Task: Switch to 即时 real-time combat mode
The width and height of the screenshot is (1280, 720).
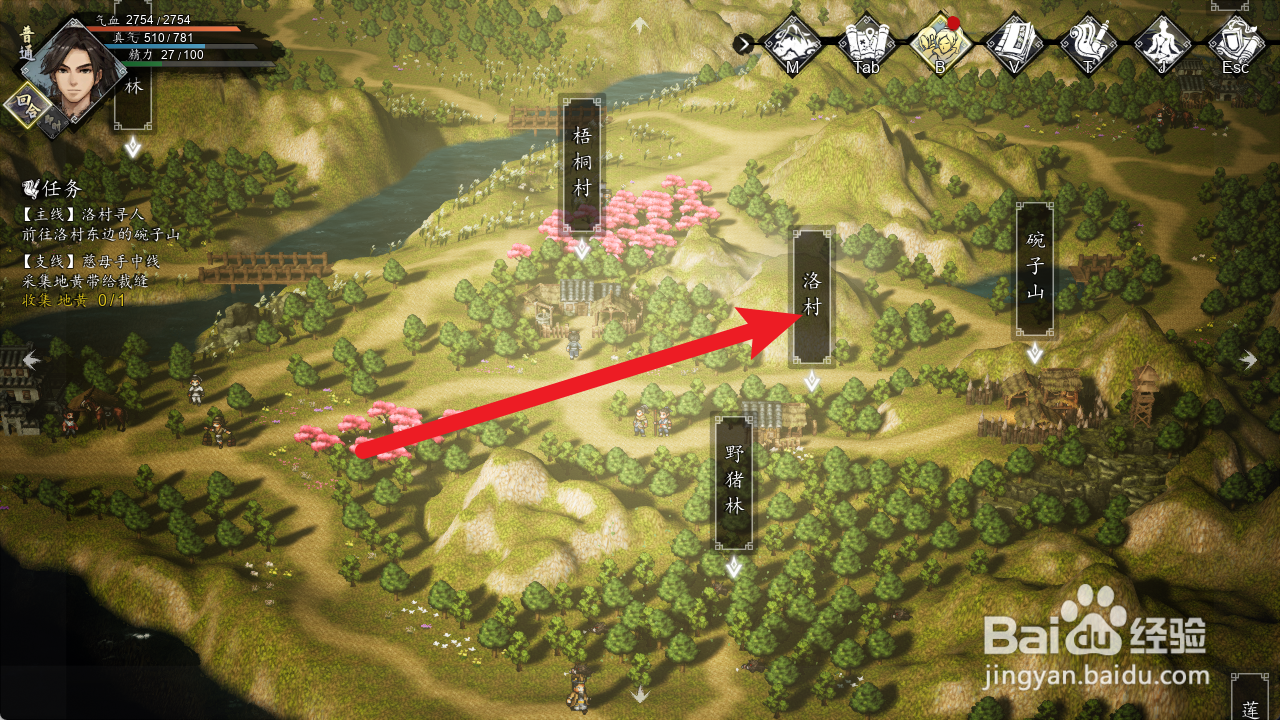Action: [x=55, y=120]
